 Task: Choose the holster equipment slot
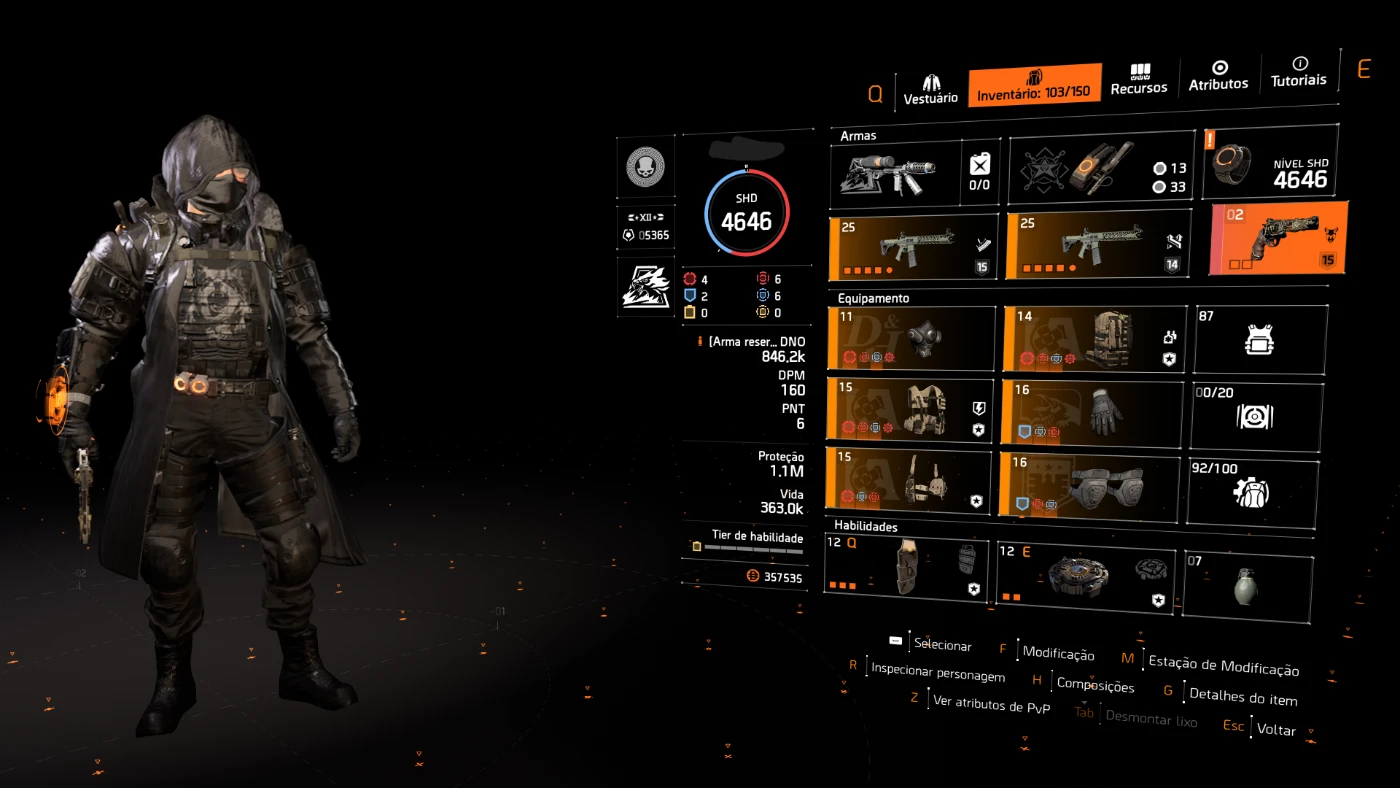point(908,481)
